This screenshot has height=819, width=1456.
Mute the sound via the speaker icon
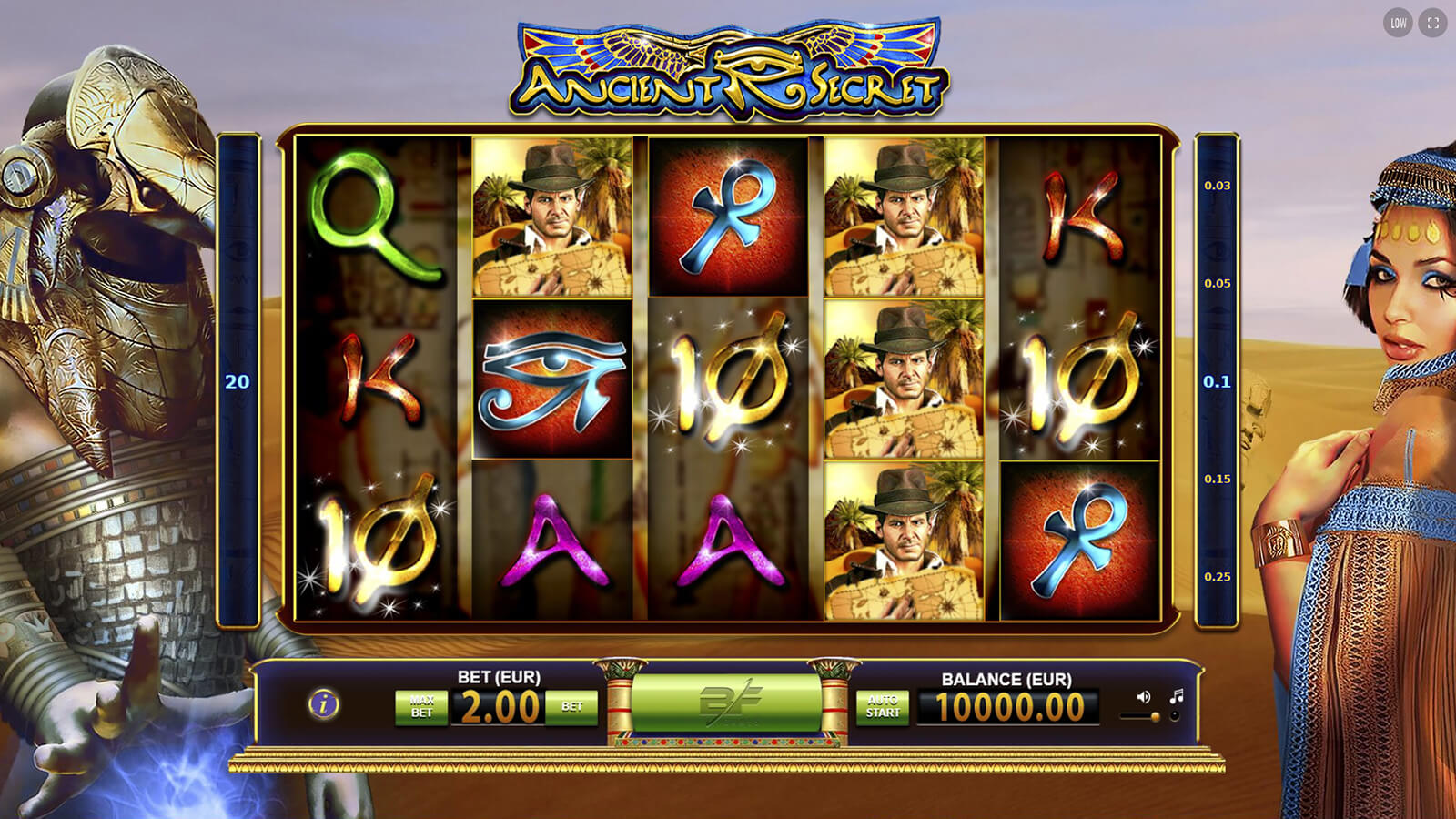(1144, 697)
